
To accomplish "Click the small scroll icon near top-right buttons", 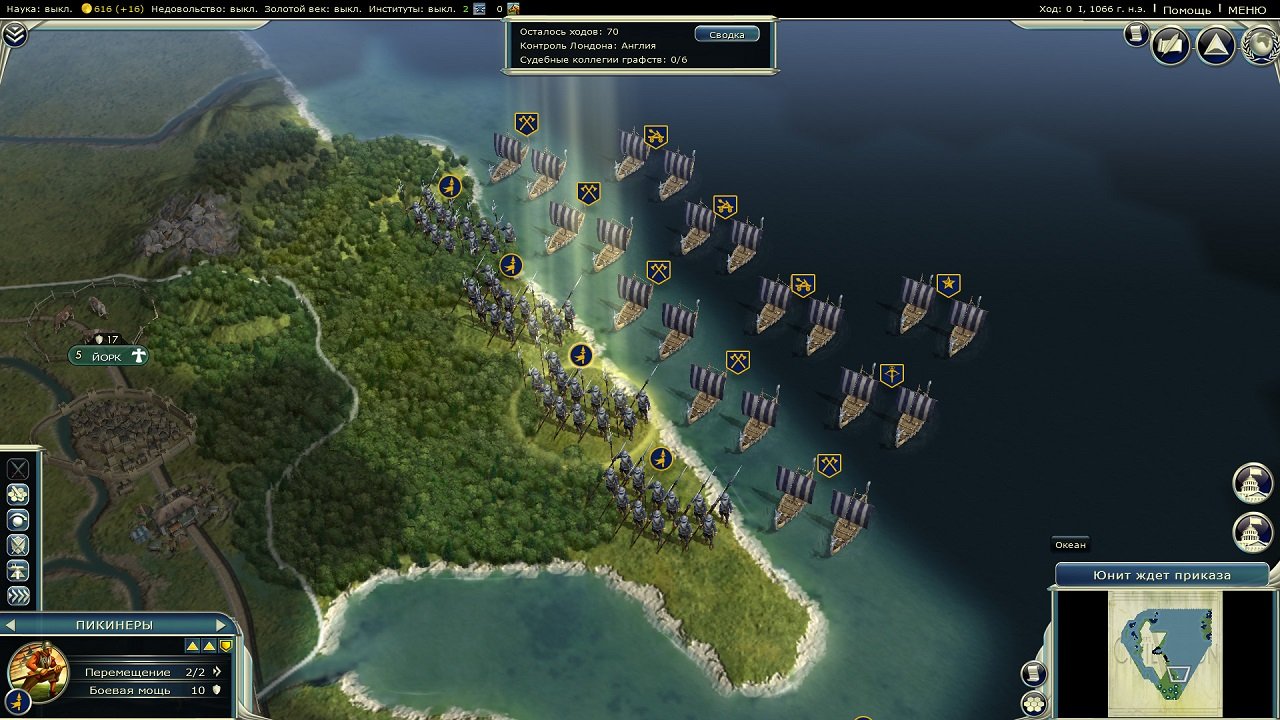I will pos(1136,34).
